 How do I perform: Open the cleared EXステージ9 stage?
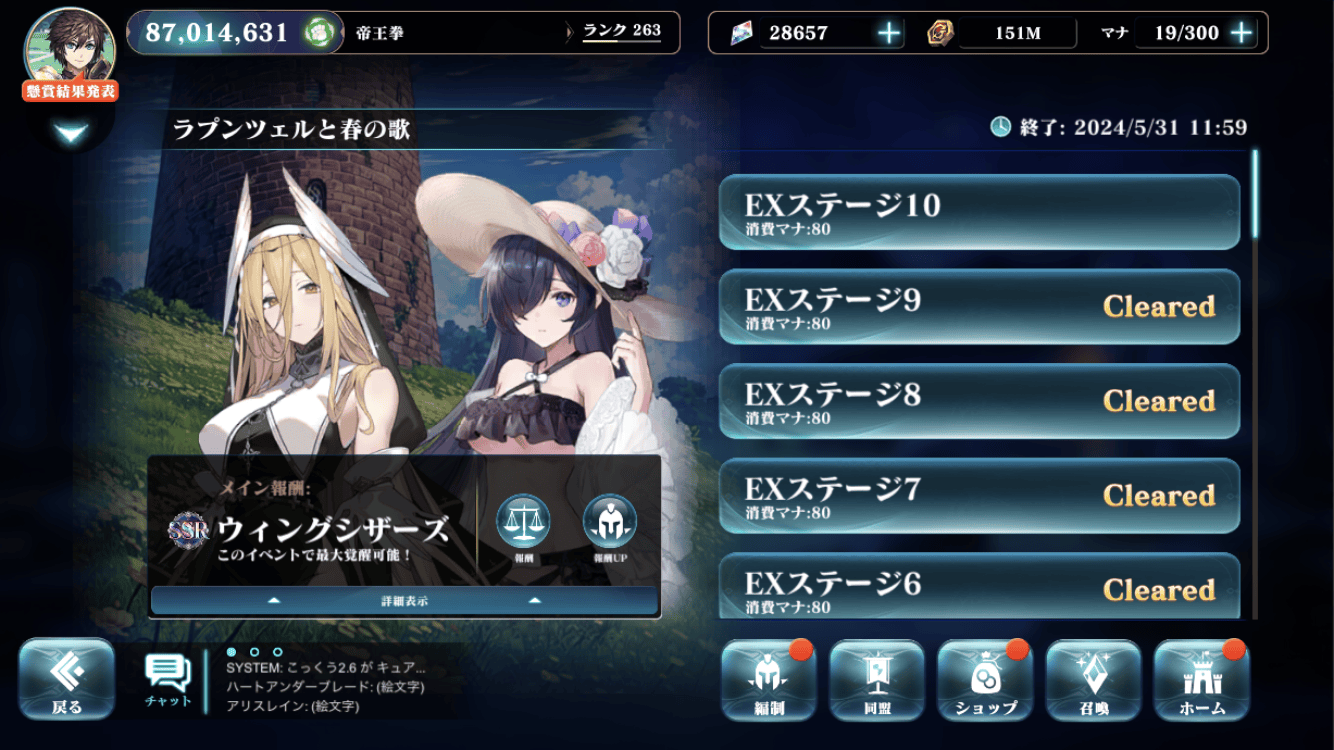[x=979, y=307]
